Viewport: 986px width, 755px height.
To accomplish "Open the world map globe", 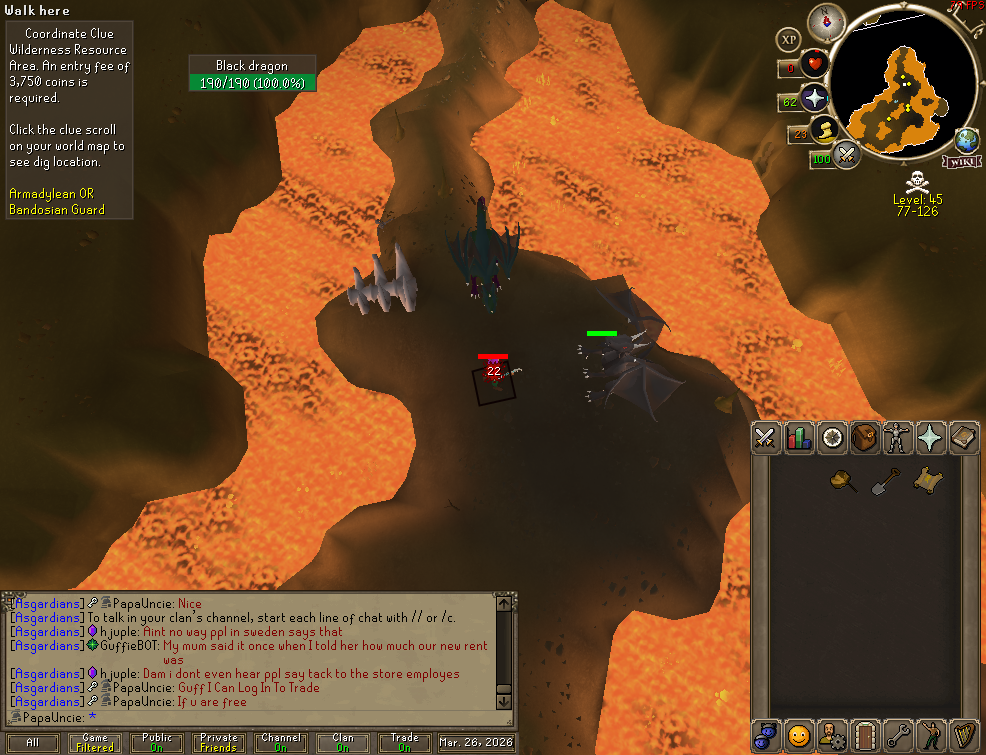I will 967,140.
